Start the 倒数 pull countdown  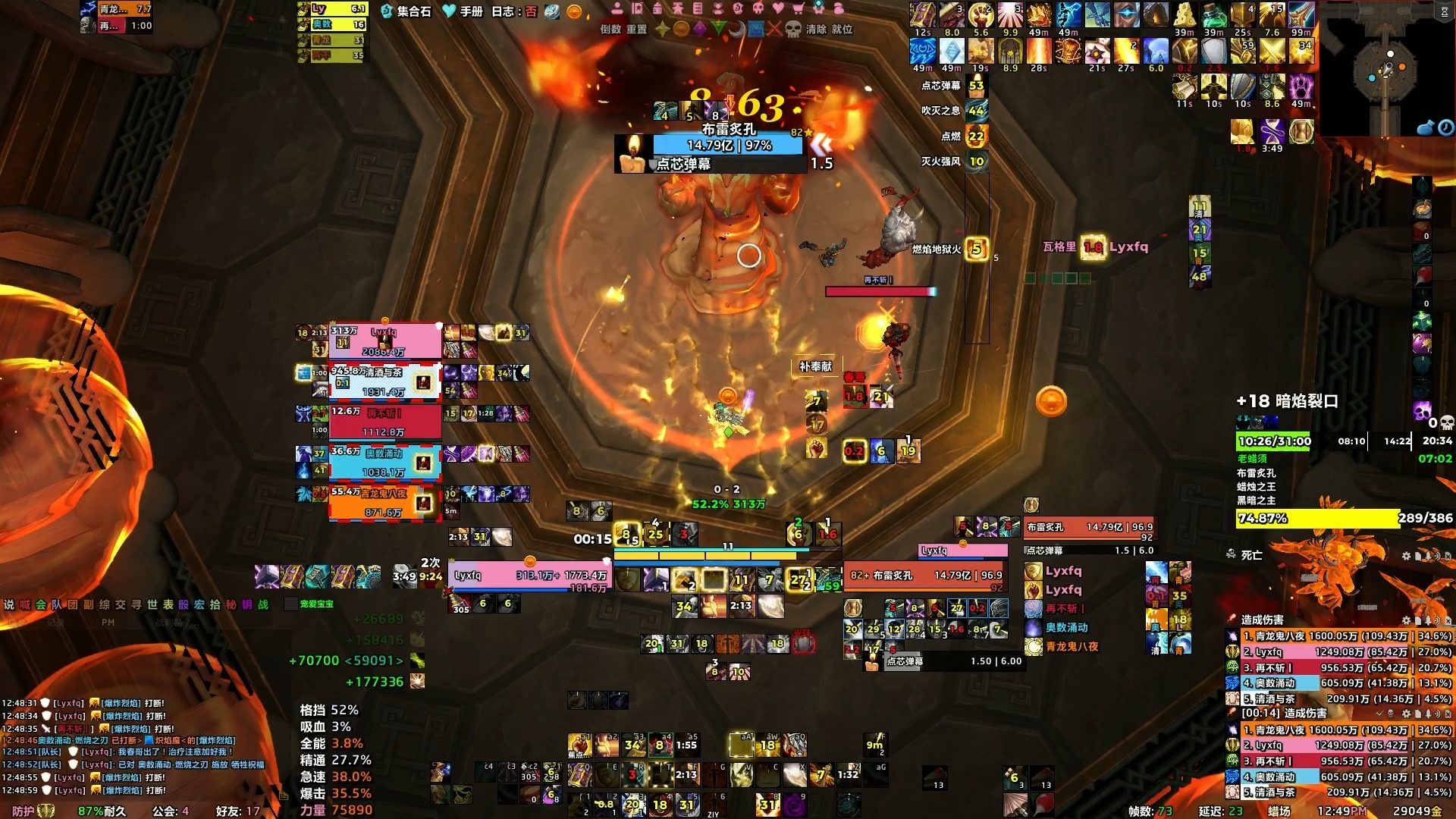click(x=610, y=30)
